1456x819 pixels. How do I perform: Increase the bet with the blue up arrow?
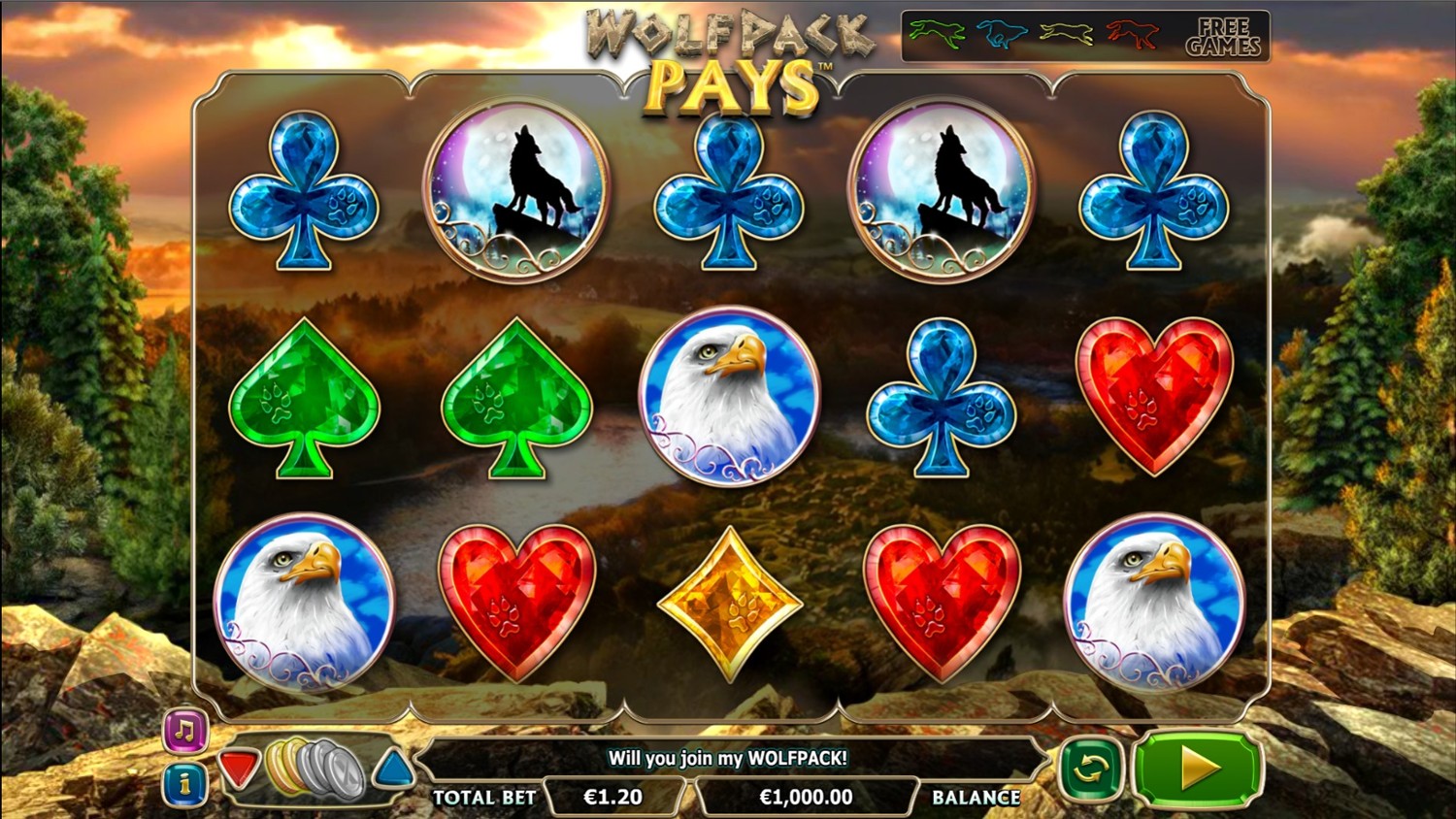point(394,769)
